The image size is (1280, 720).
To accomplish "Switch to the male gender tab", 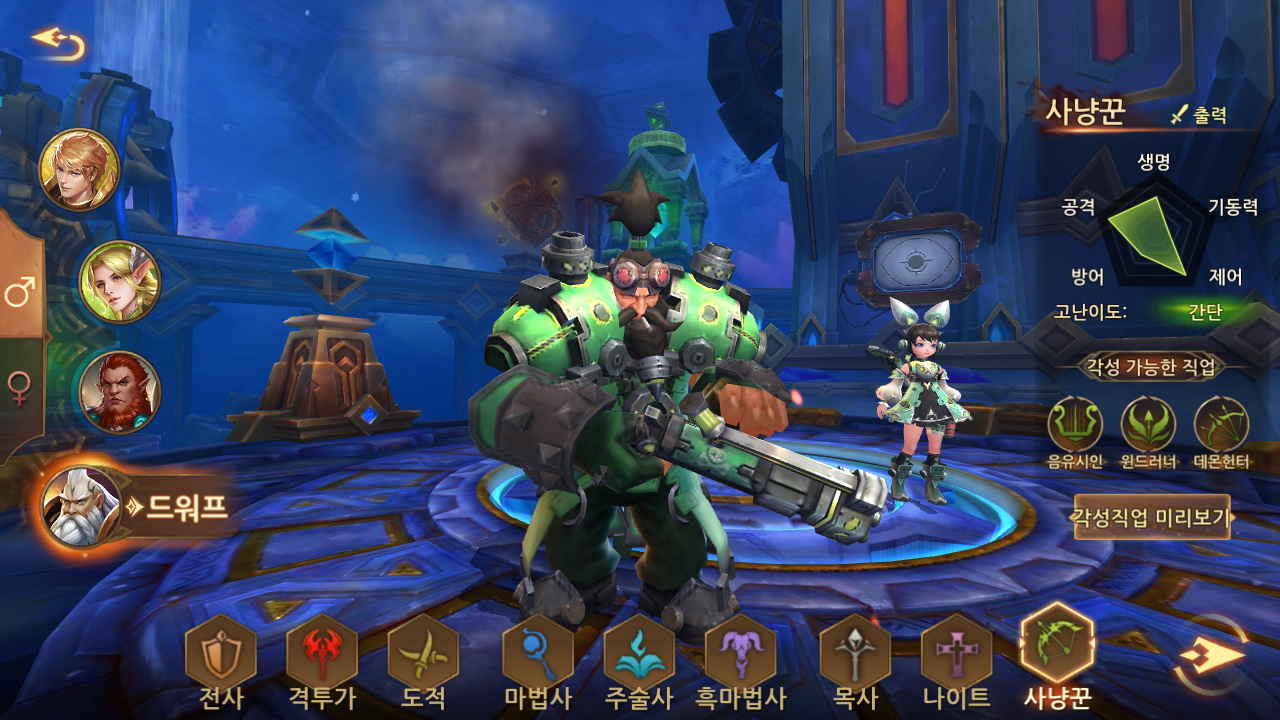I will coord(20,293).
